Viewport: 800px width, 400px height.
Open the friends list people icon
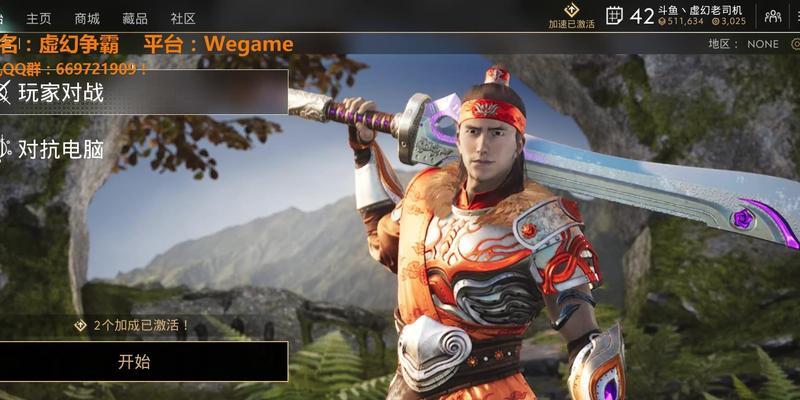(773, 16)
